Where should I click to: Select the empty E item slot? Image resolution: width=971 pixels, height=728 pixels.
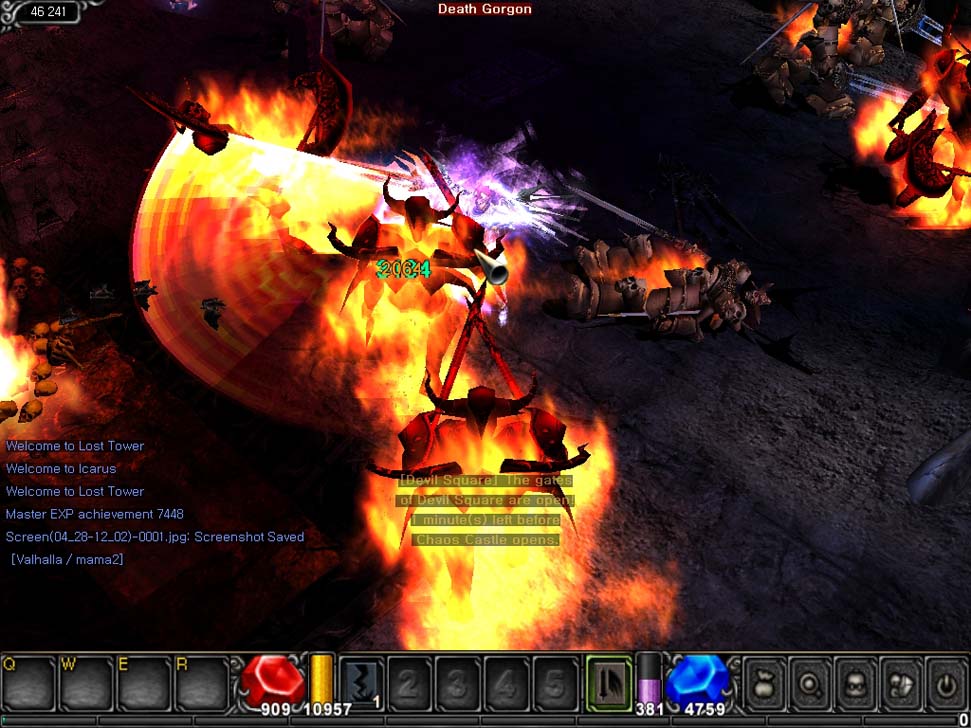tap(144, 683)
